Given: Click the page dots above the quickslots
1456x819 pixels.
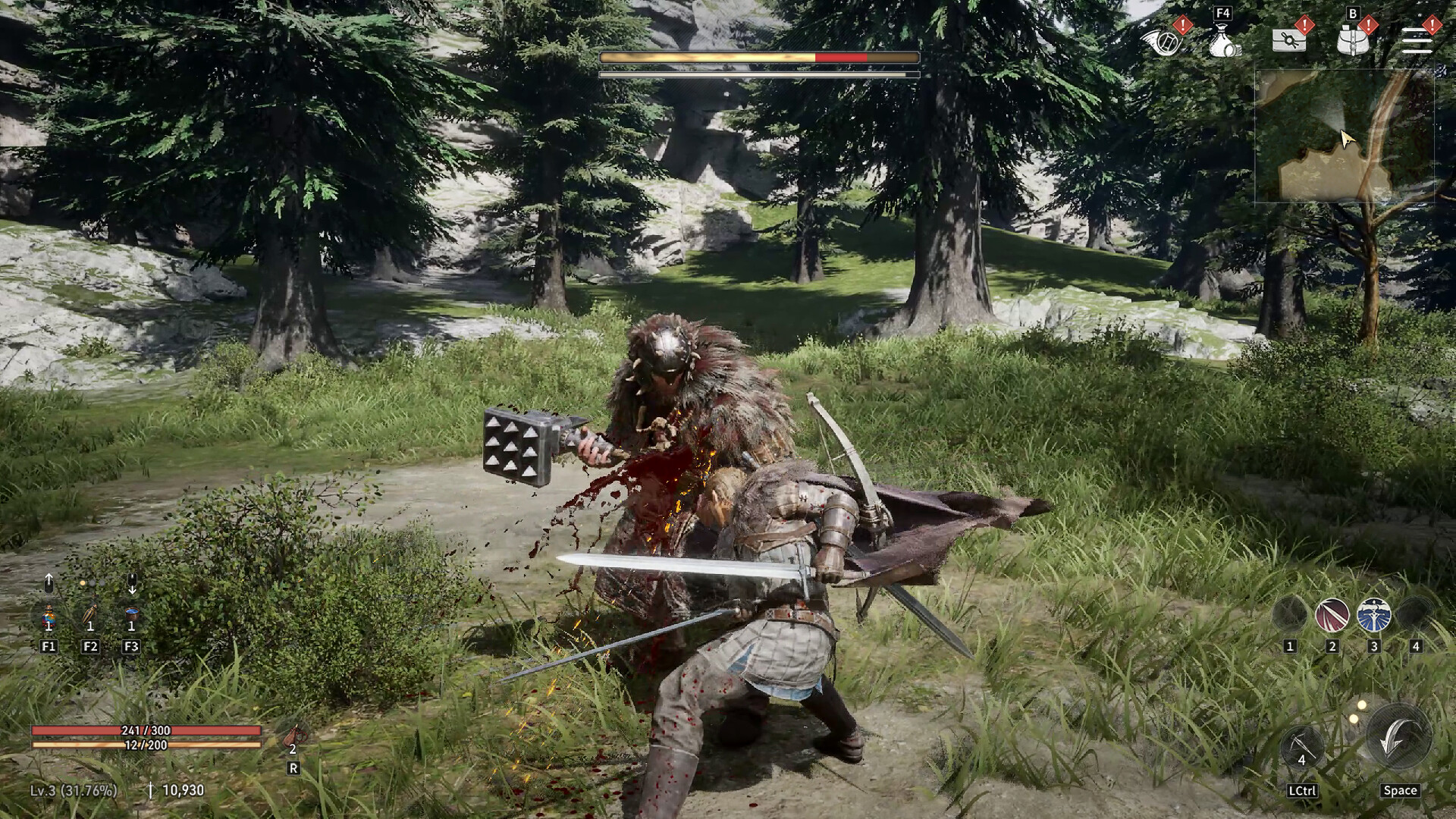Looking at the screenshot, I should tap(93, 583).
